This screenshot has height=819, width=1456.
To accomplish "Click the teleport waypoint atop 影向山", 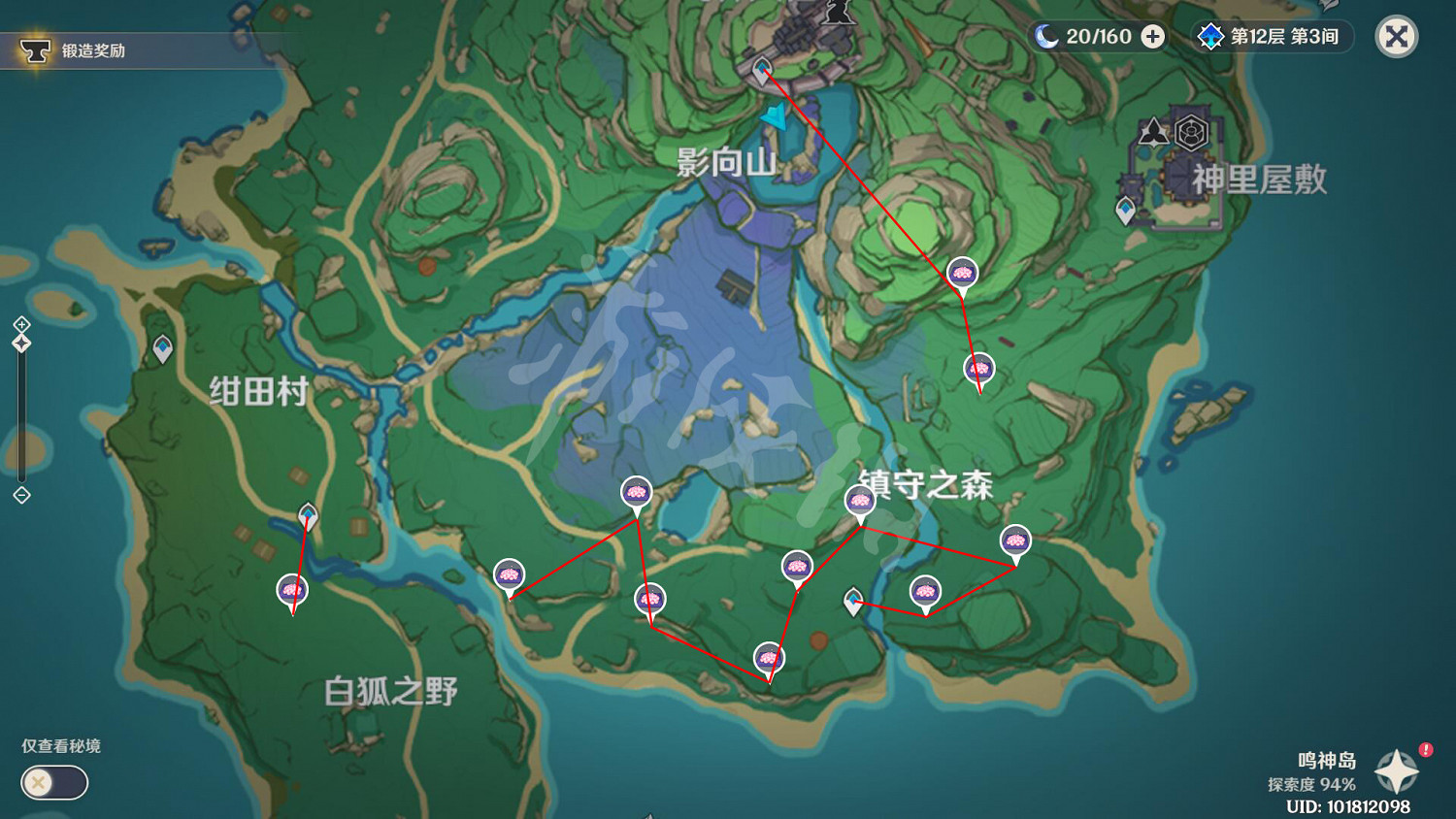I will coord(762,69).
